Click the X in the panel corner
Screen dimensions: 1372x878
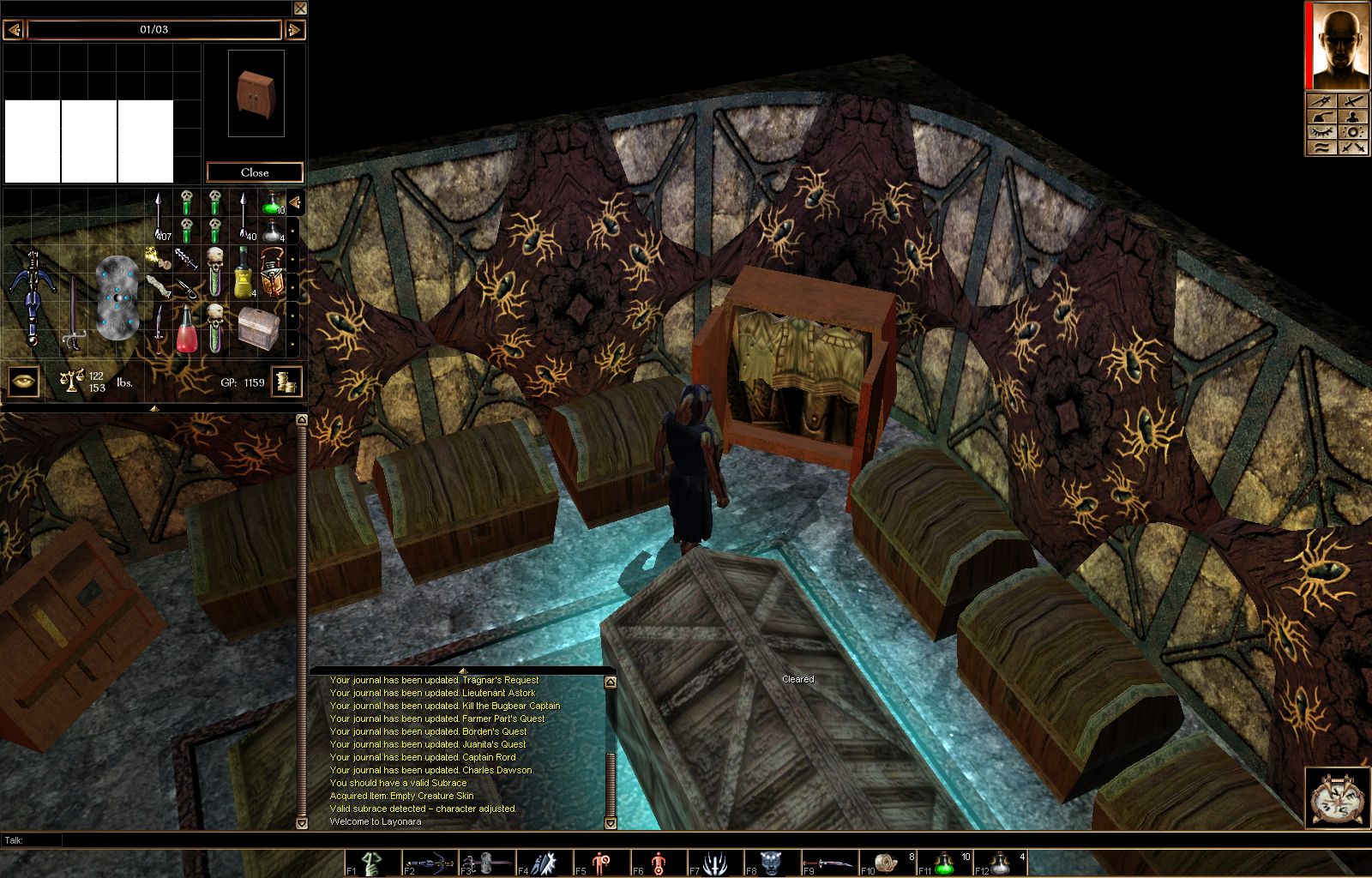[x=300, y=9]
